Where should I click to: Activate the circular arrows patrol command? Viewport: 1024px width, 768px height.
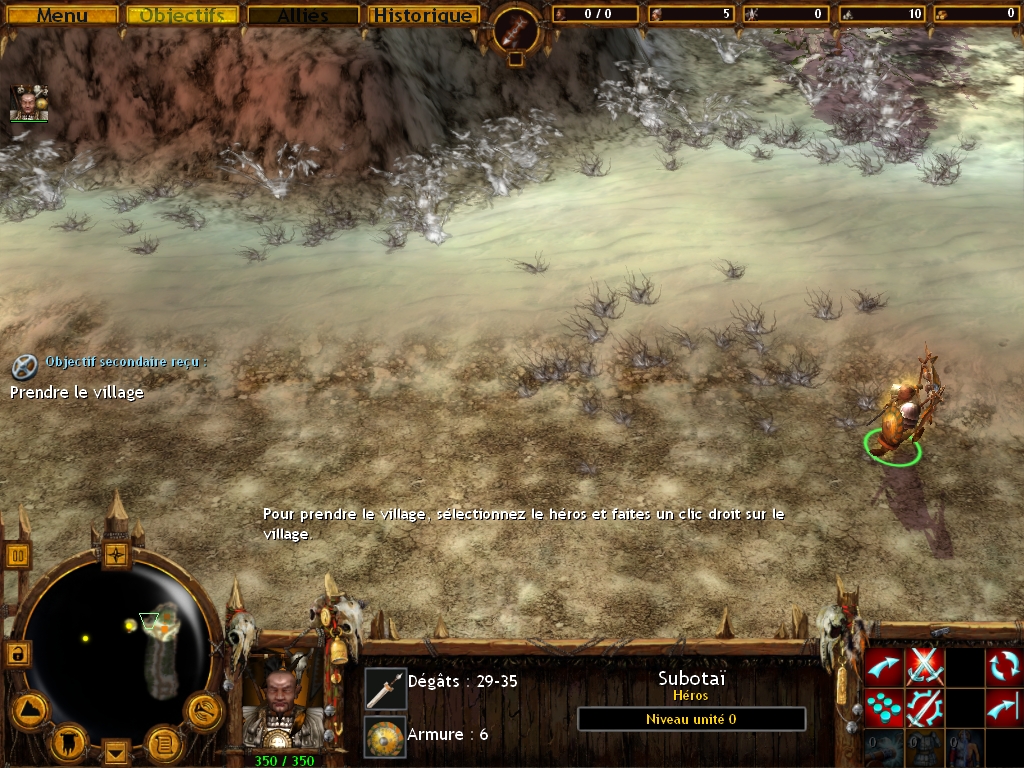pyautogui.click(x=1004, y=665)
